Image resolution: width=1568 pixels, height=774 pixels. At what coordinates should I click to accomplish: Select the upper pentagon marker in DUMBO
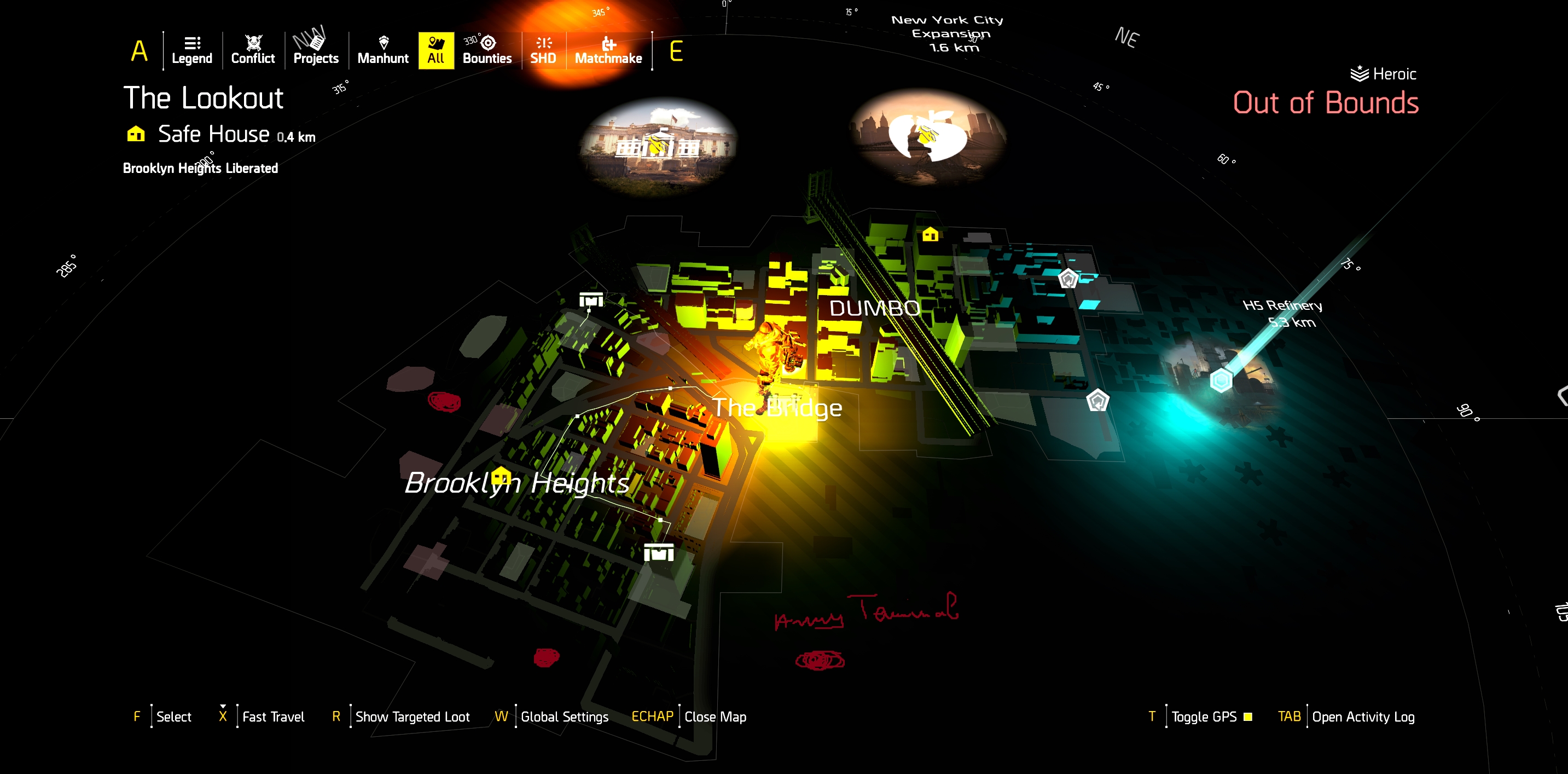1067,279
